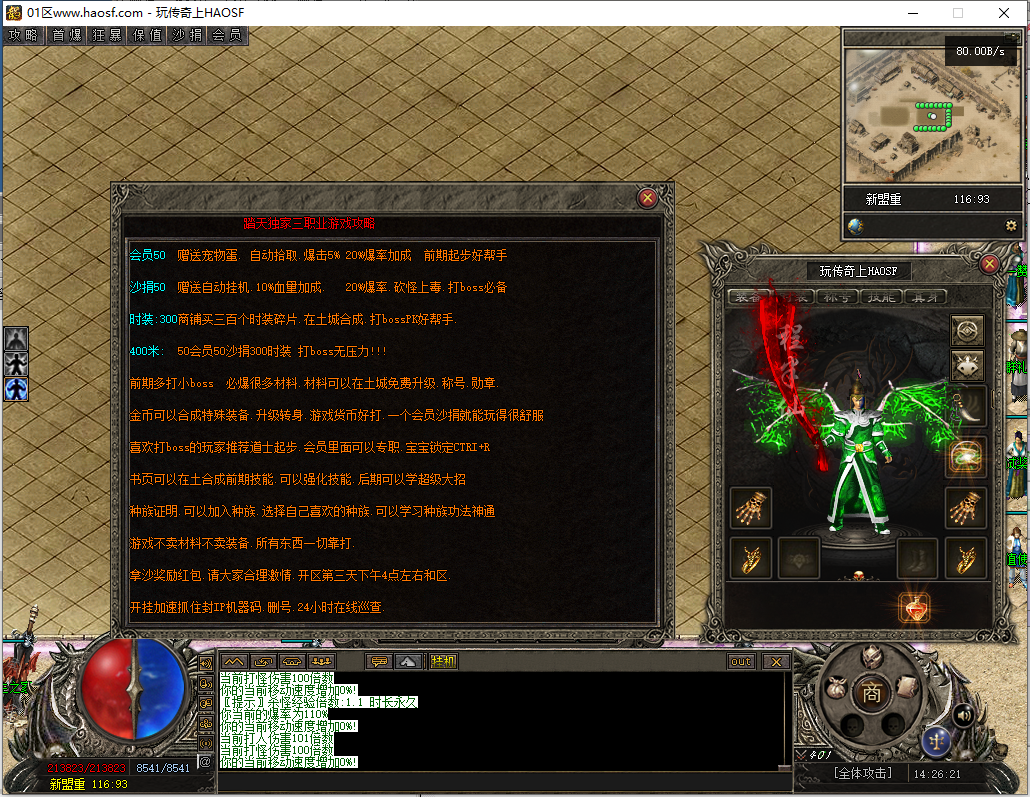Select the glowing red potion slot

pyautogui.click(x=914, y=608)
